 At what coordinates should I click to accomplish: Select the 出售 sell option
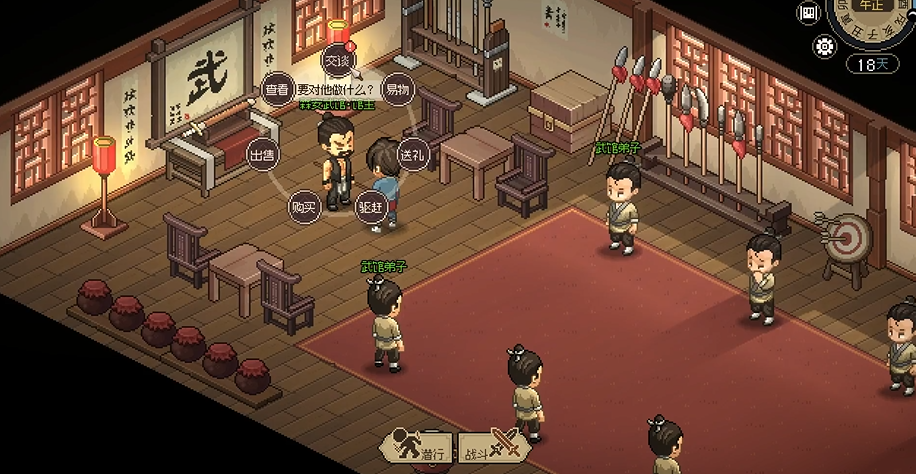tap(263, 155)
